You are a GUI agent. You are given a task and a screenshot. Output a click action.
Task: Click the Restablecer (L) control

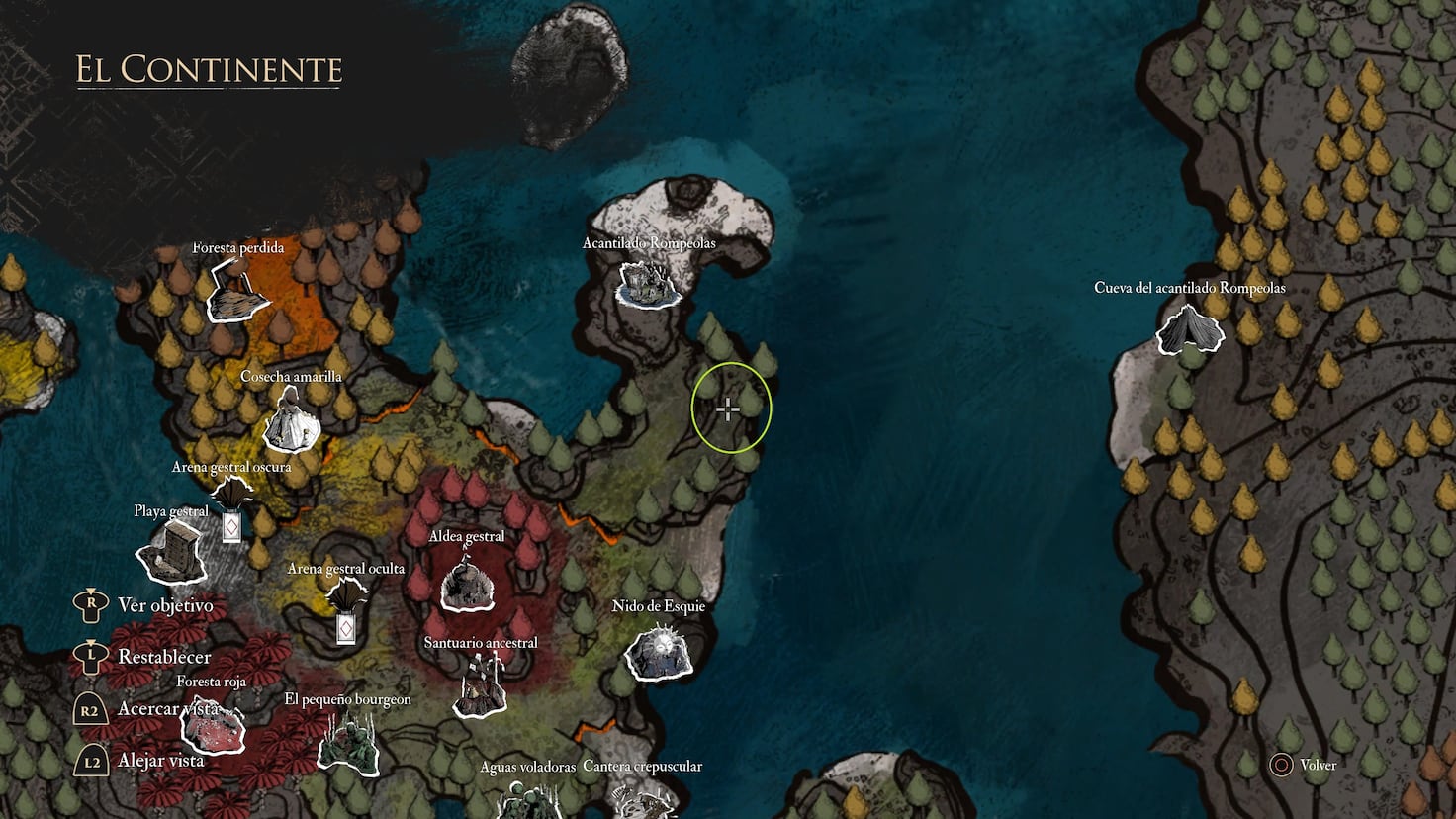(91, 656)
